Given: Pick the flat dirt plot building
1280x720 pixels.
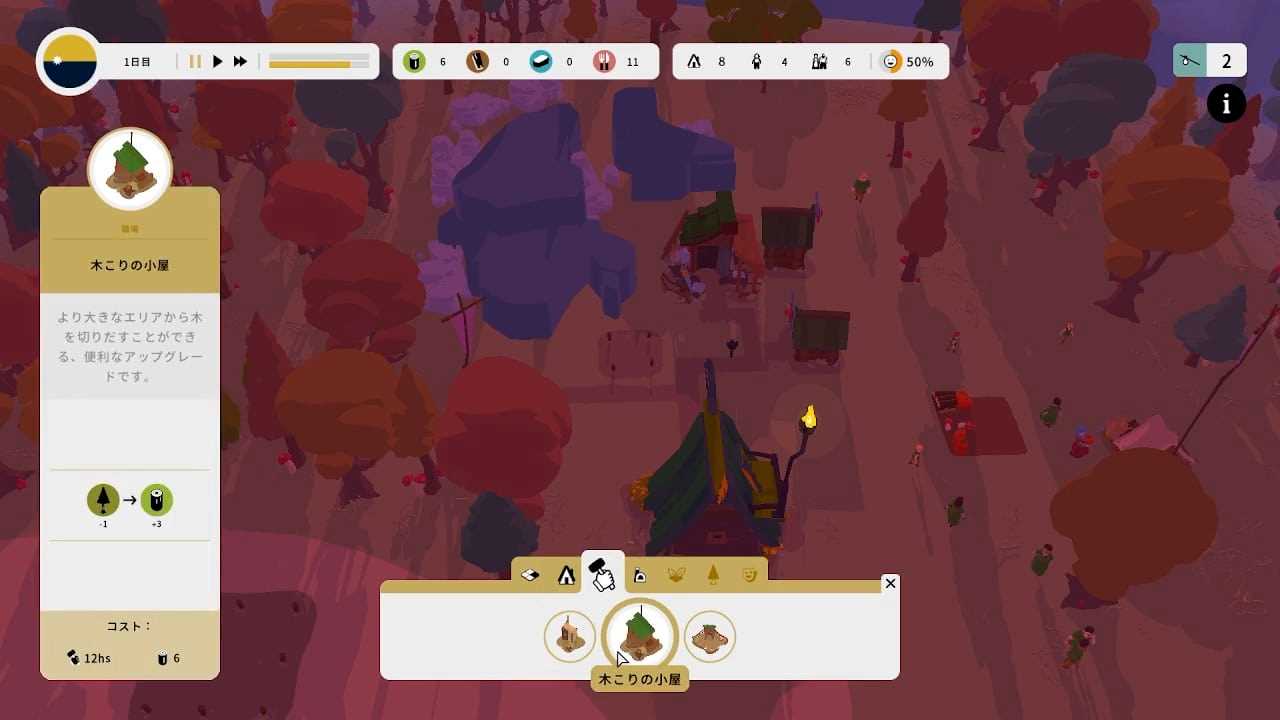Looking at the screenshot, I should coord(710,636).
